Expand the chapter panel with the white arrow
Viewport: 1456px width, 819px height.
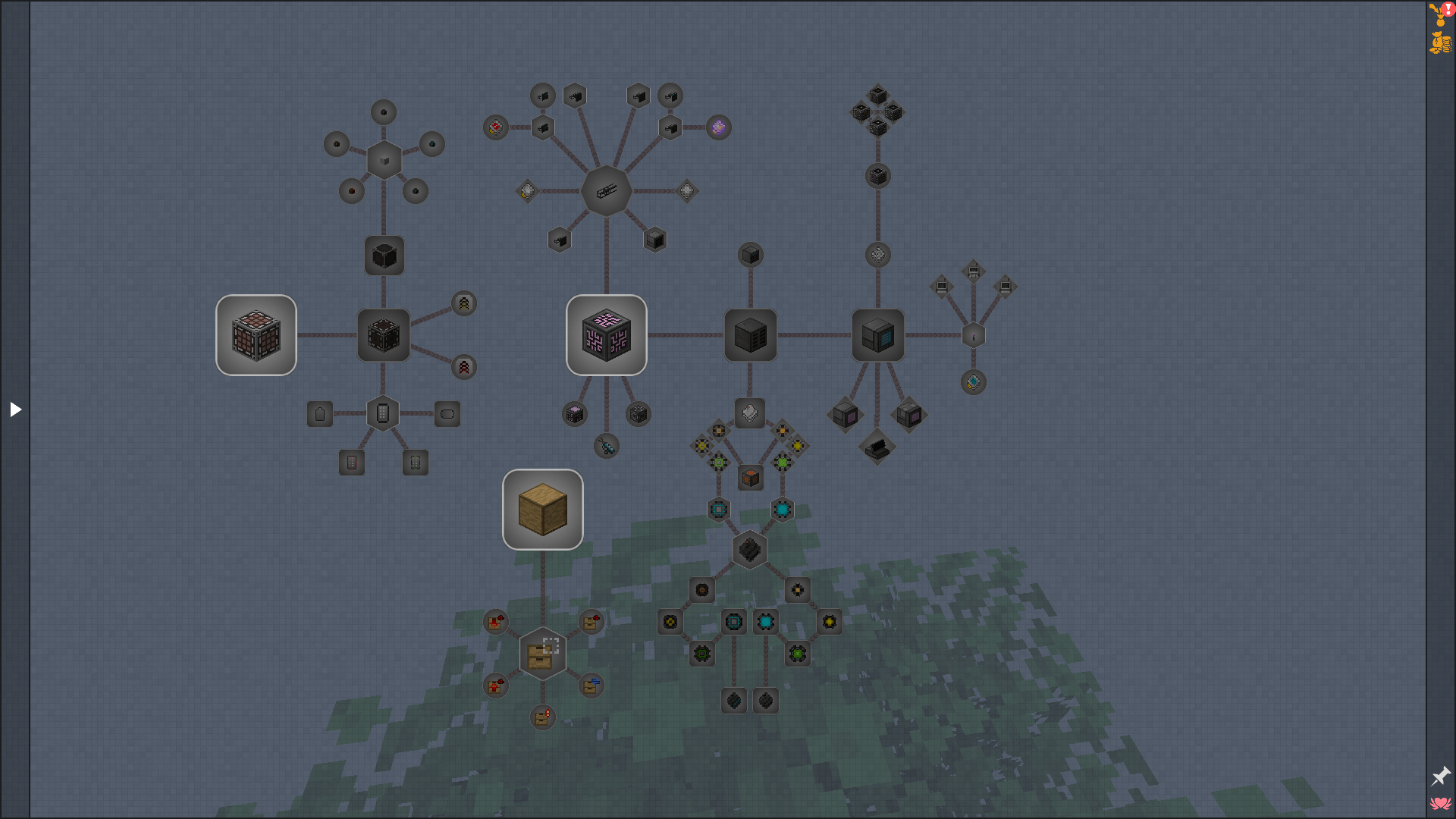point(15,409)
